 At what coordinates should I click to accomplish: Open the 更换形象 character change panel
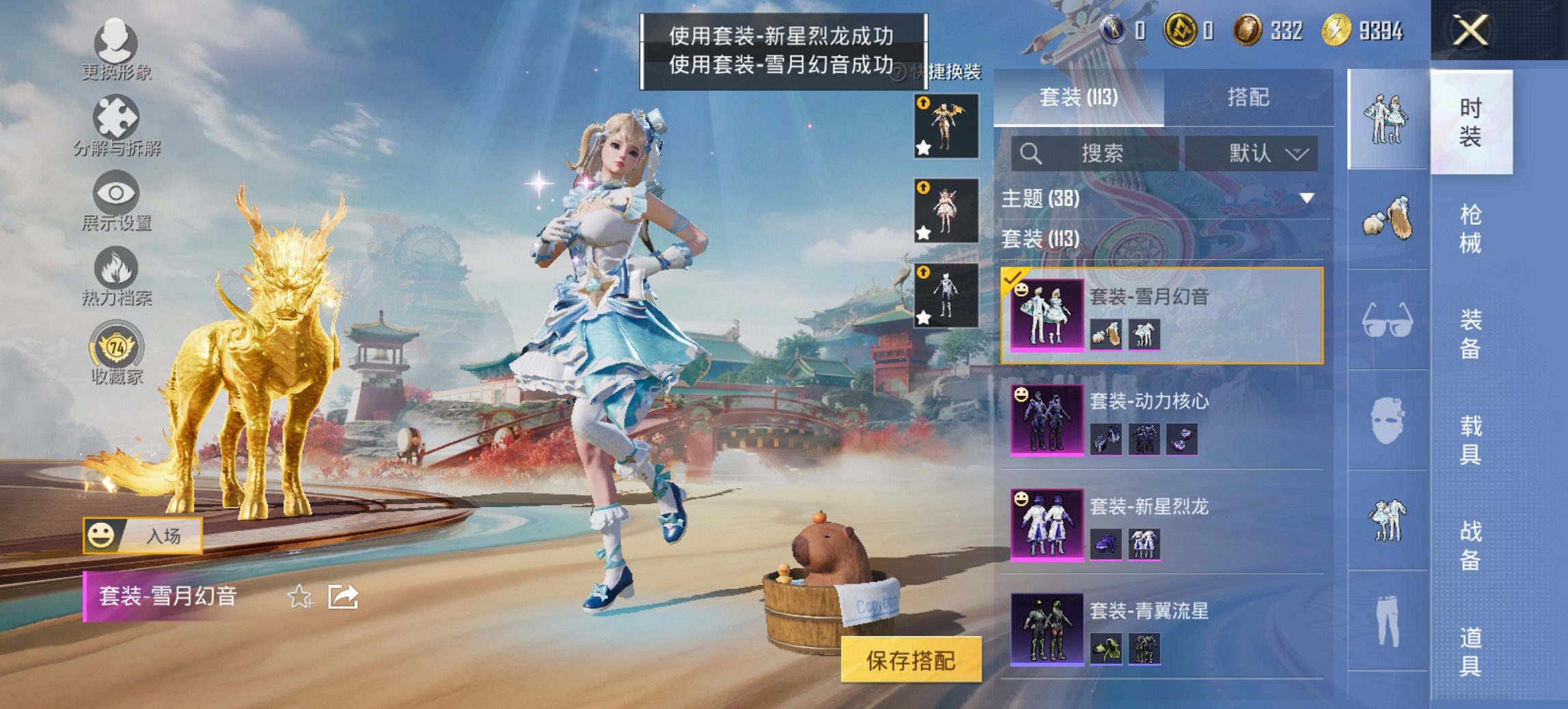pyautogui.click(x=116, y=48)
